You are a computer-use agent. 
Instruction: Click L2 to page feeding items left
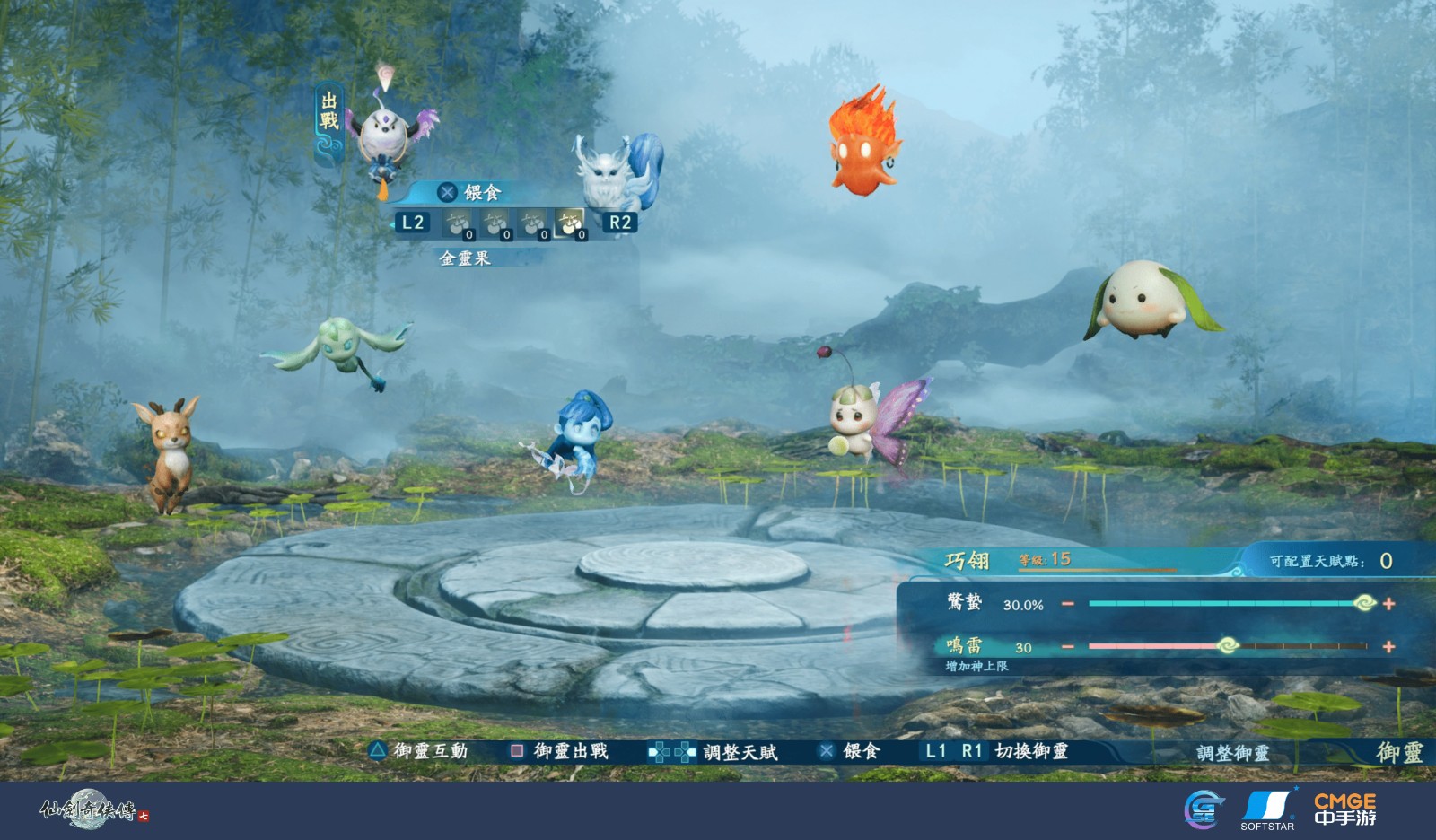click(x=412, y=222)
